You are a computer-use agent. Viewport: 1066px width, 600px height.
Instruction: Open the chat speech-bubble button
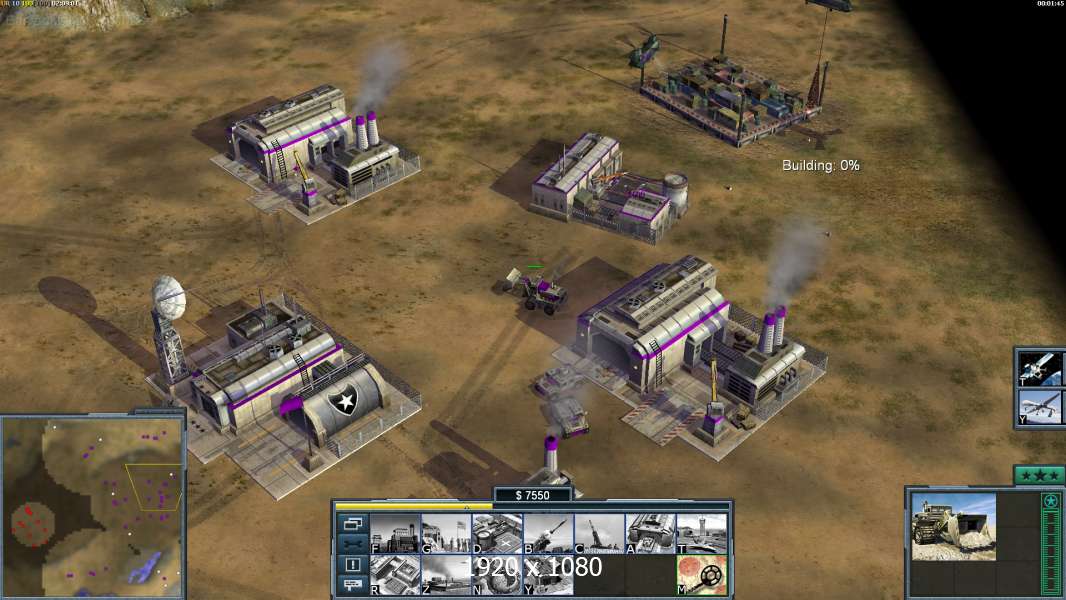pyautogui.click(x=353, y=586)
